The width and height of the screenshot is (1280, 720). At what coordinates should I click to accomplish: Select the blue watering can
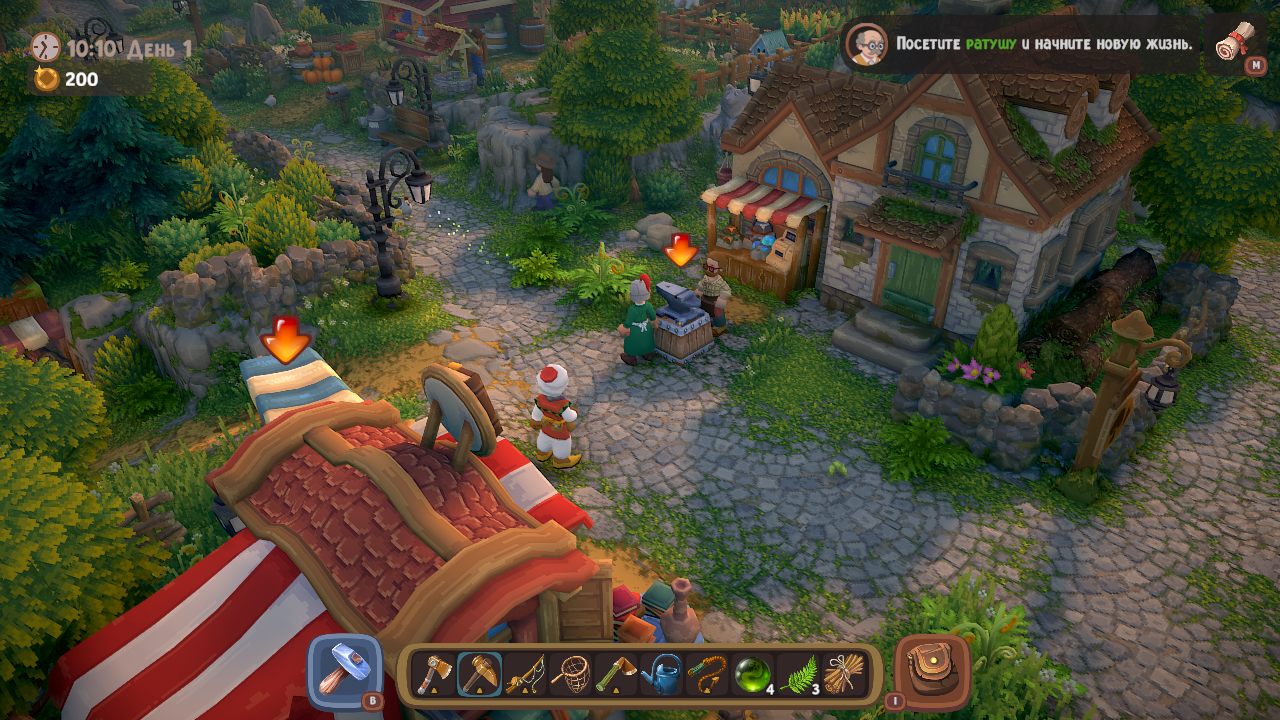pos(663,674)
